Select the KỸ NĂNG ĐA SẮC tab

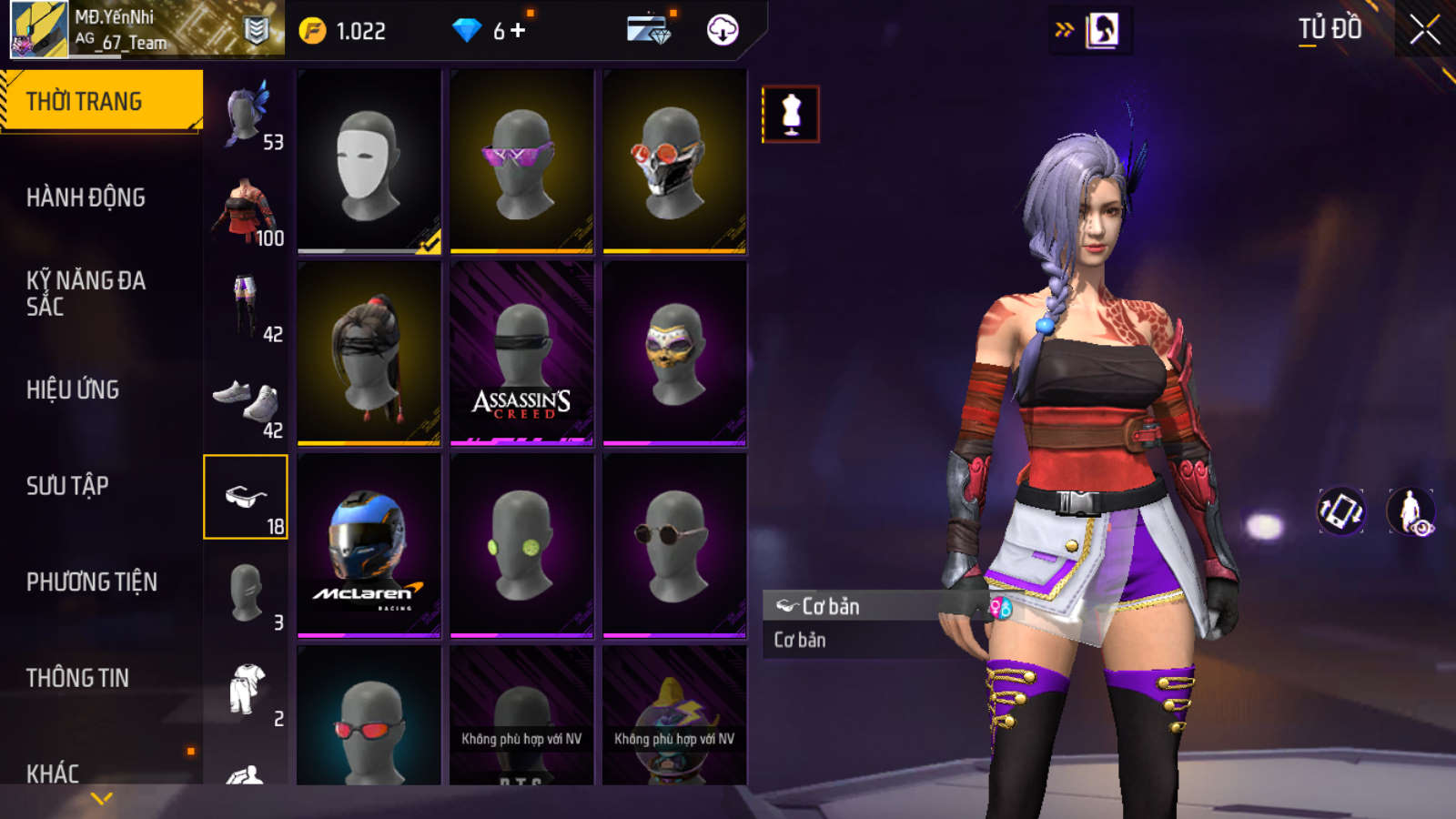[x=86, y=293]
